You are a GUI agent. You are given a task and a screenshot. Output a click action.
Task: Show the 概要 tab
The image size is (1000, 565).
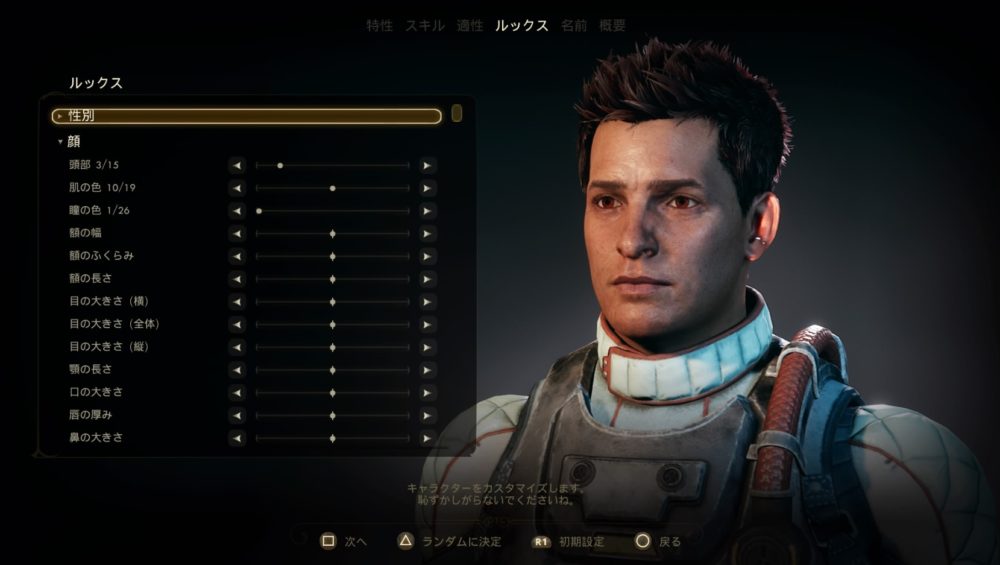pyautogui.click(x=613, y=26)
